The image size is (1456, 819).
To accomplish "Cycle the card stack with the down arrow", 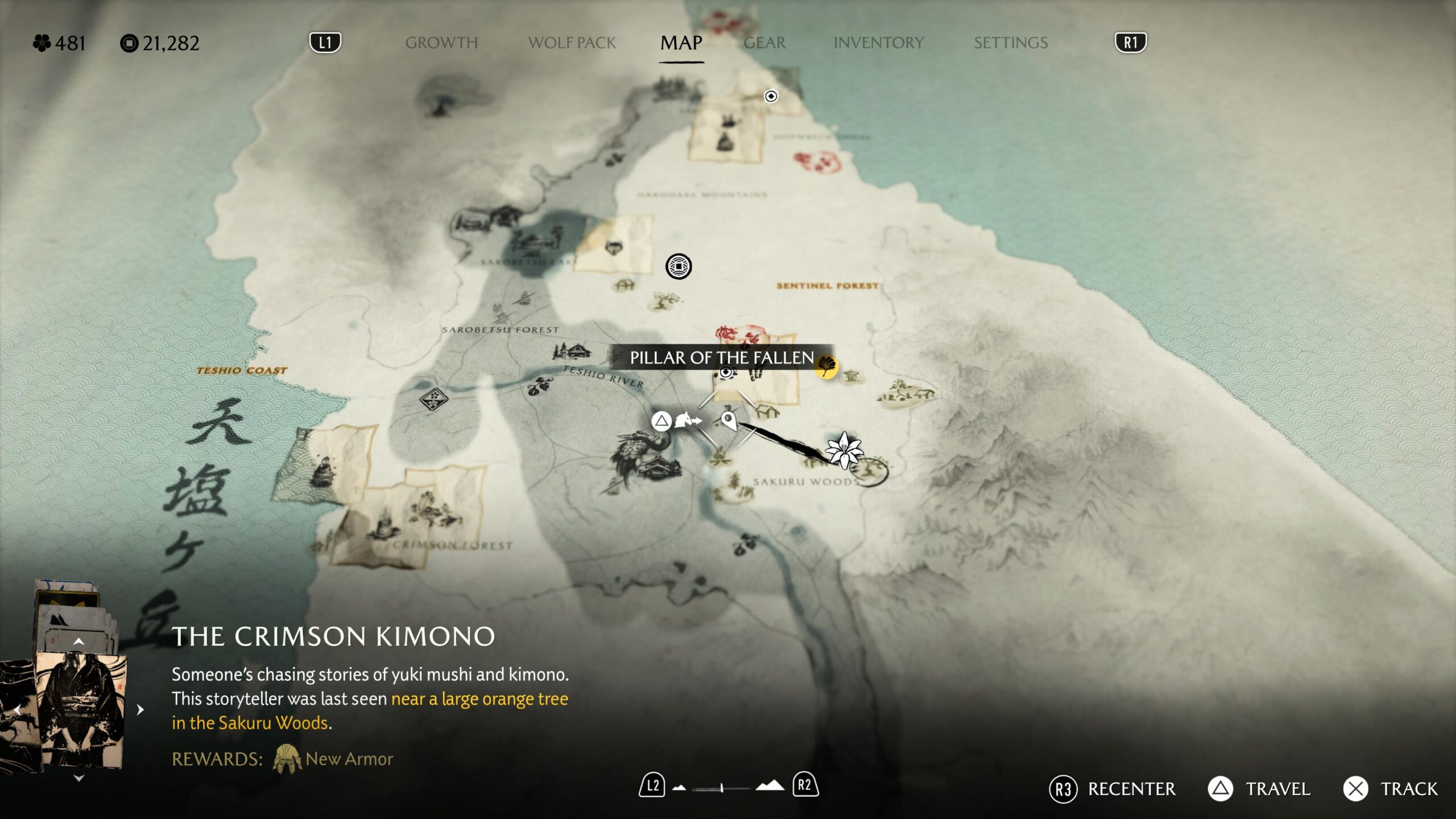I will tap(78, 779).
